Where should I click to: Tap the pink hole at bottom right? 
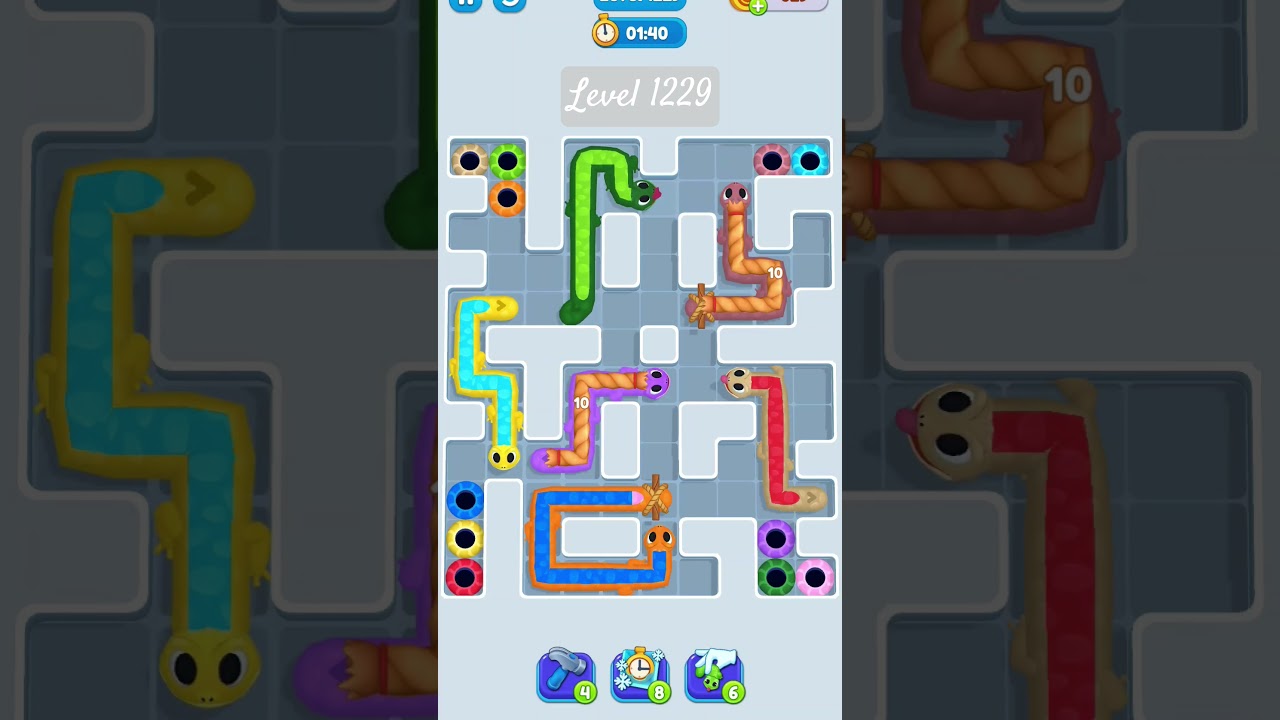tap(816, 577)
